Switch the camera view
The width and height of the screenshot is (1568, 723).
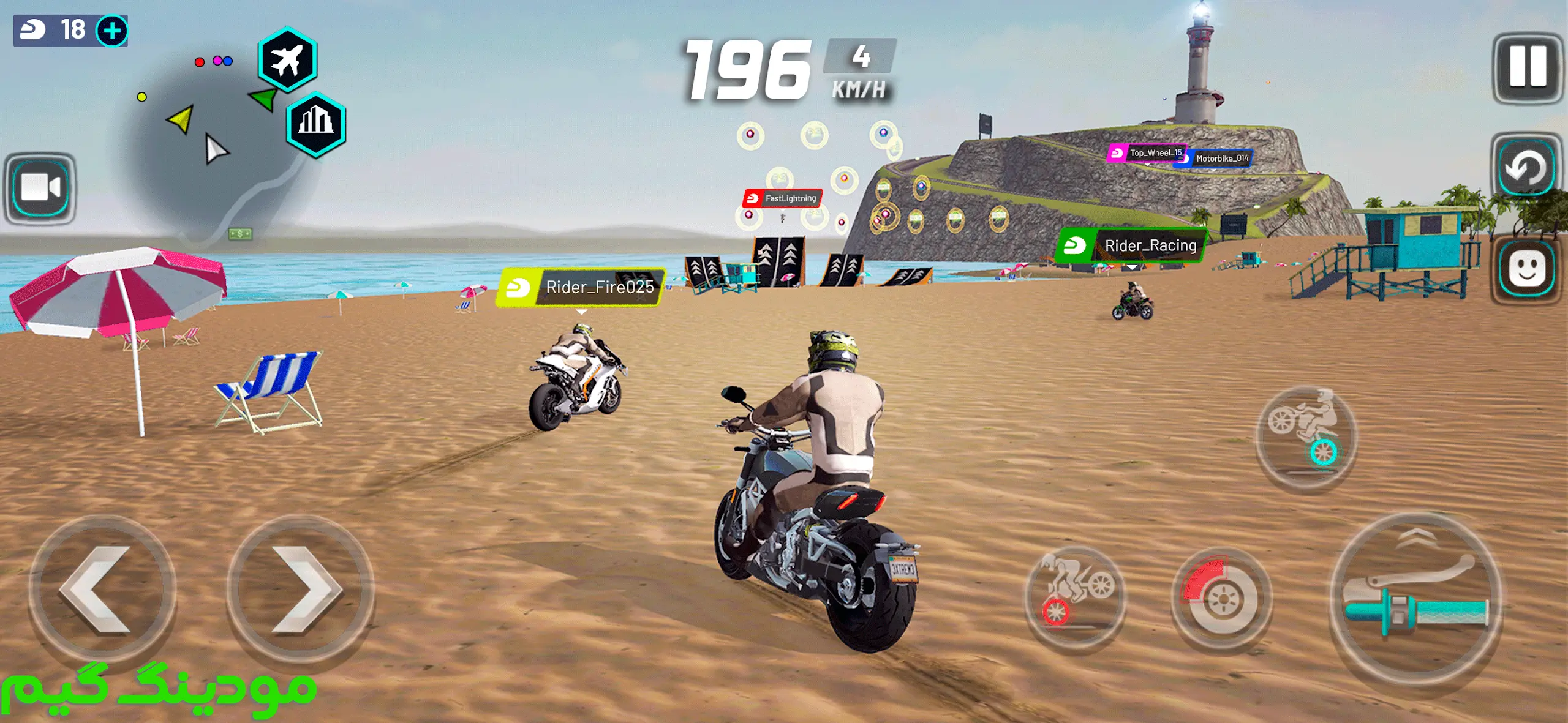(x=40, y=188)
